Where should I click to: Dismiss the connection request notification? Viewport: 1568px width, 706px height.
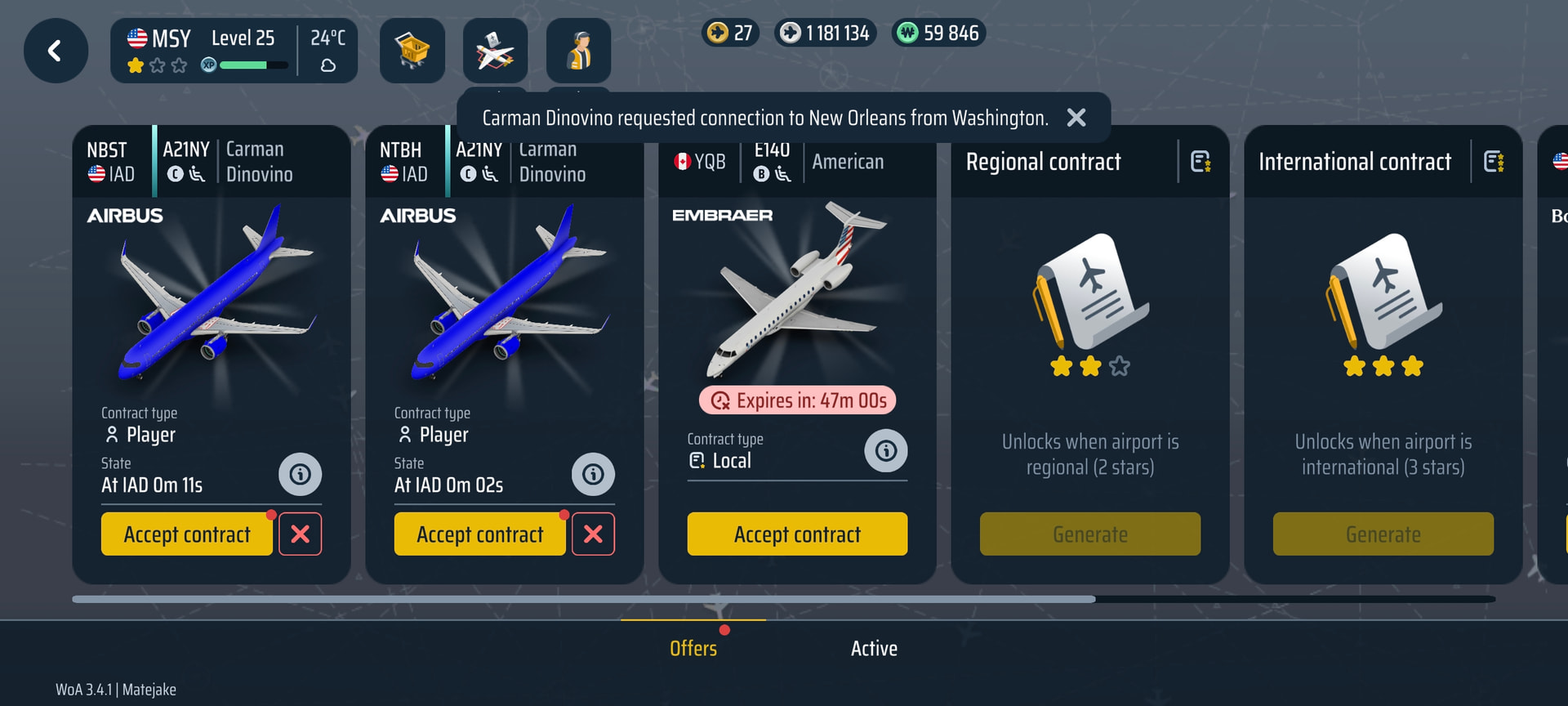(x=1076, y=118)
